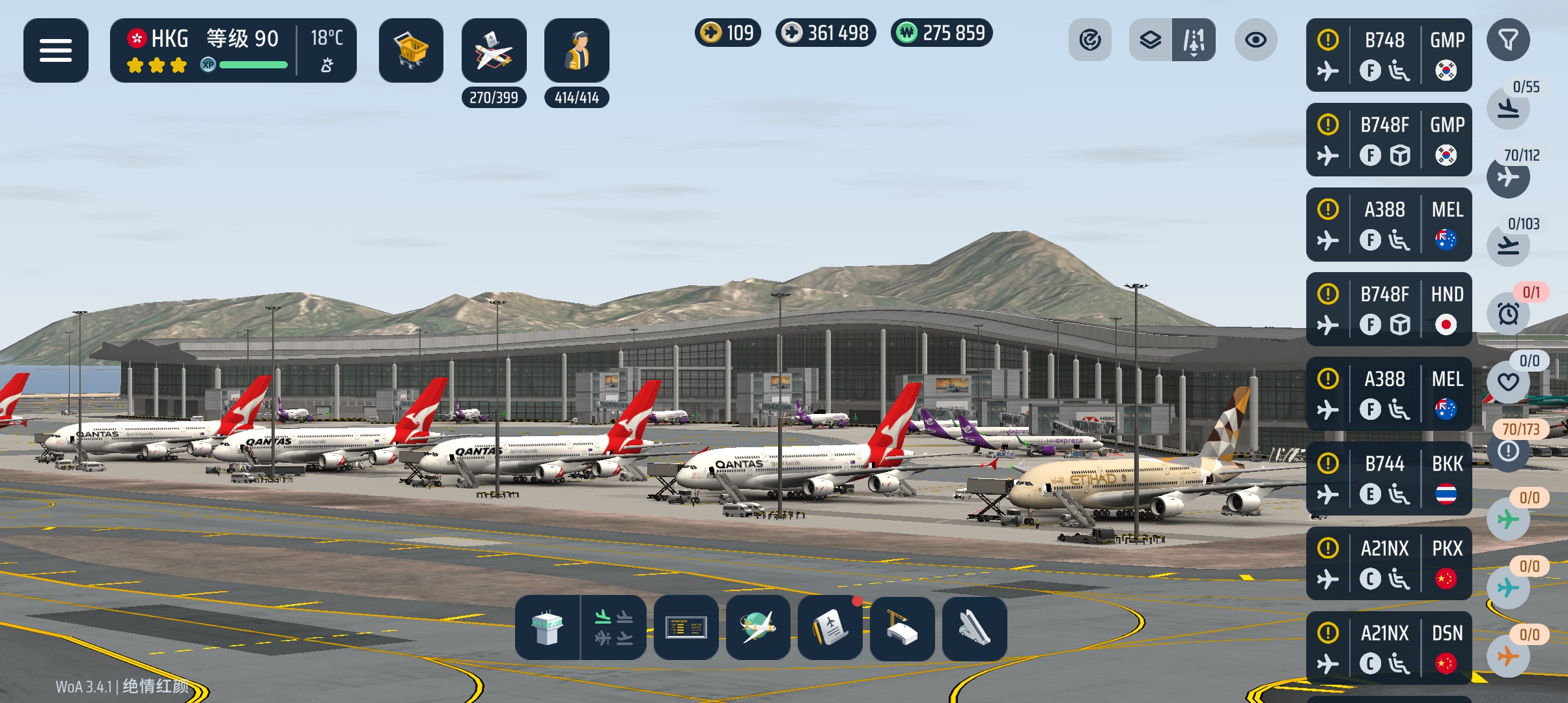Open the shopping cart store
The height and width of the screenshot is (703, 1568).
click(411, 50)
